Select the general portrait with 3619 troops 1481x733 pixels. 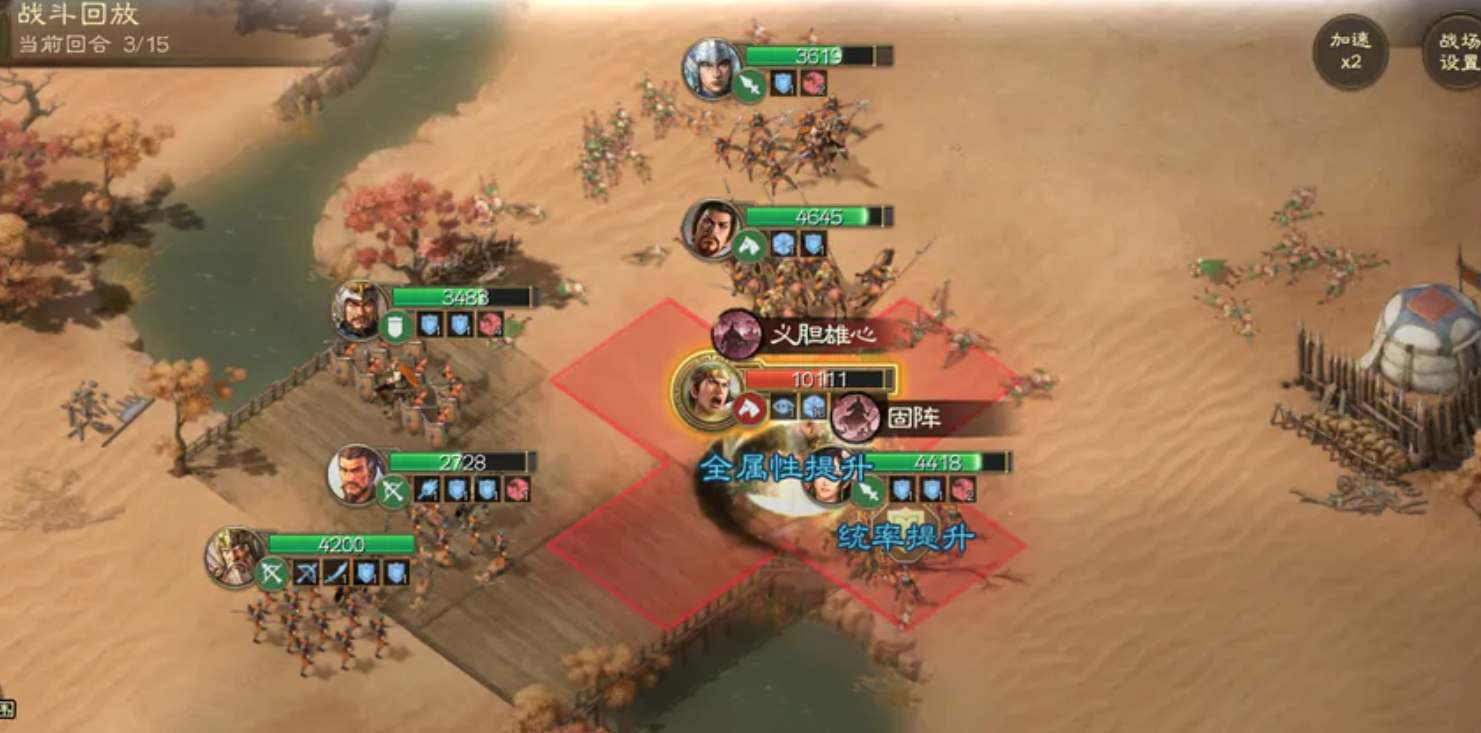point(710,66)
